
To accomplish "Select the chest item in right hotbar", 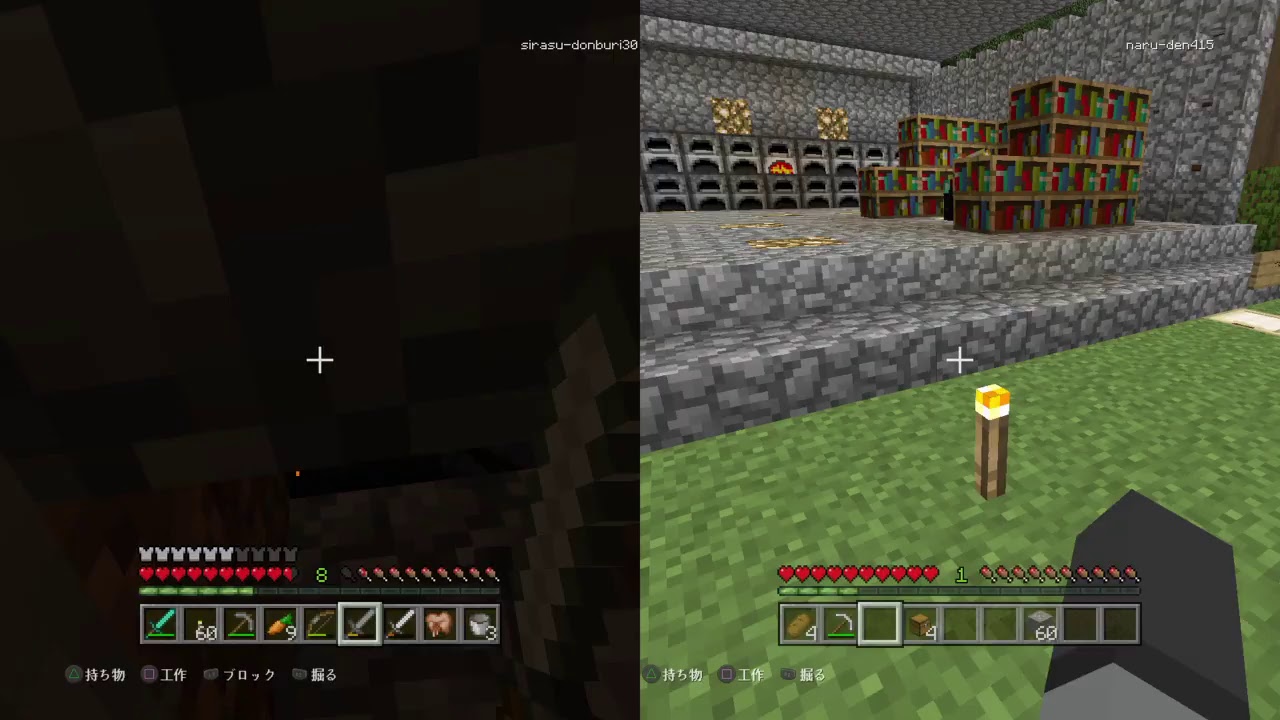I will click(920, 625).
